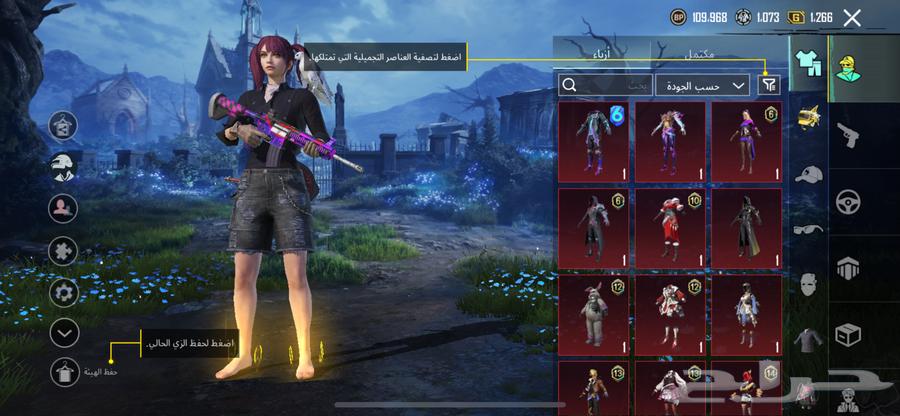
Task: Close the inventory with the X button
Action: tap(852, 17)
